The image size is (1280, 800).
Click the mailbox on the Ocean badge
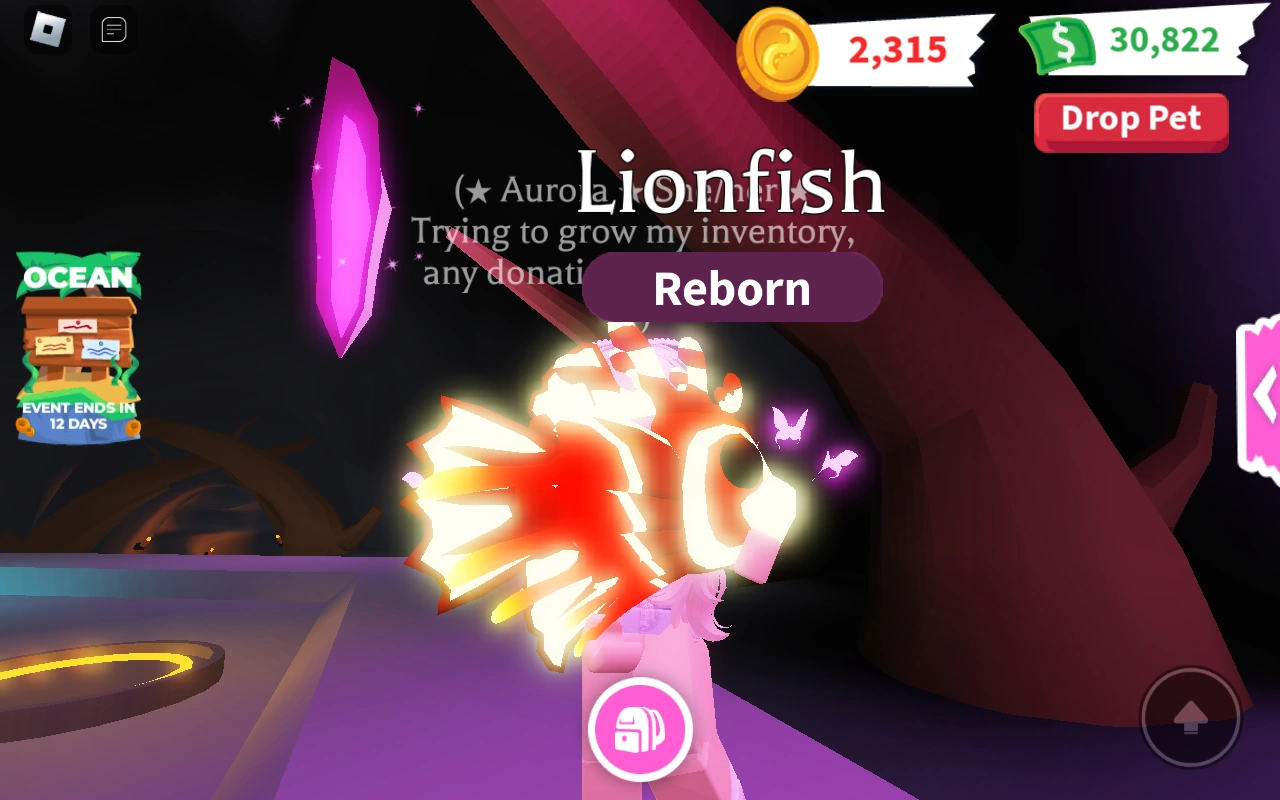78,330
